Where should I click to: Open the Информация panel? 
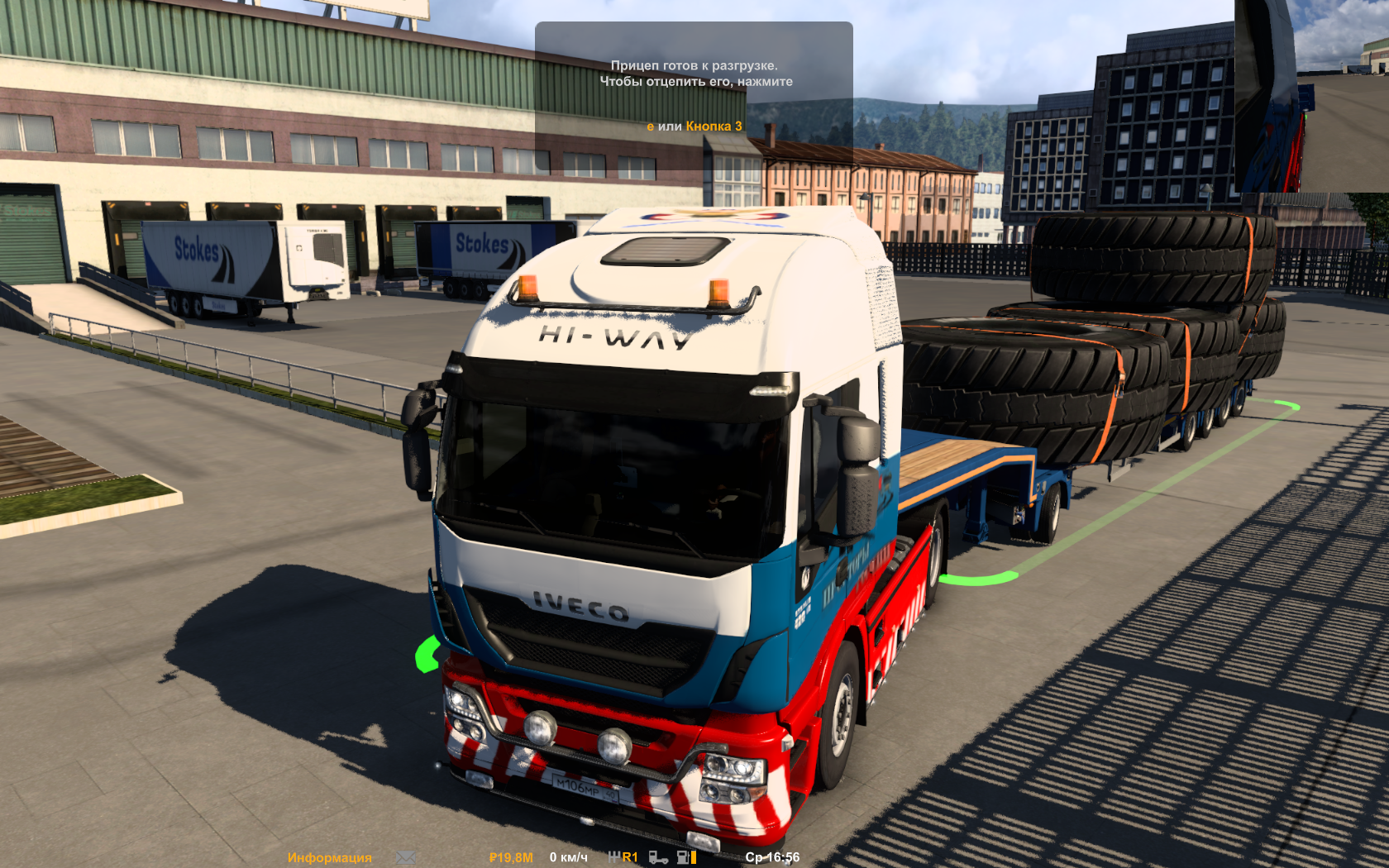[328, 857]
